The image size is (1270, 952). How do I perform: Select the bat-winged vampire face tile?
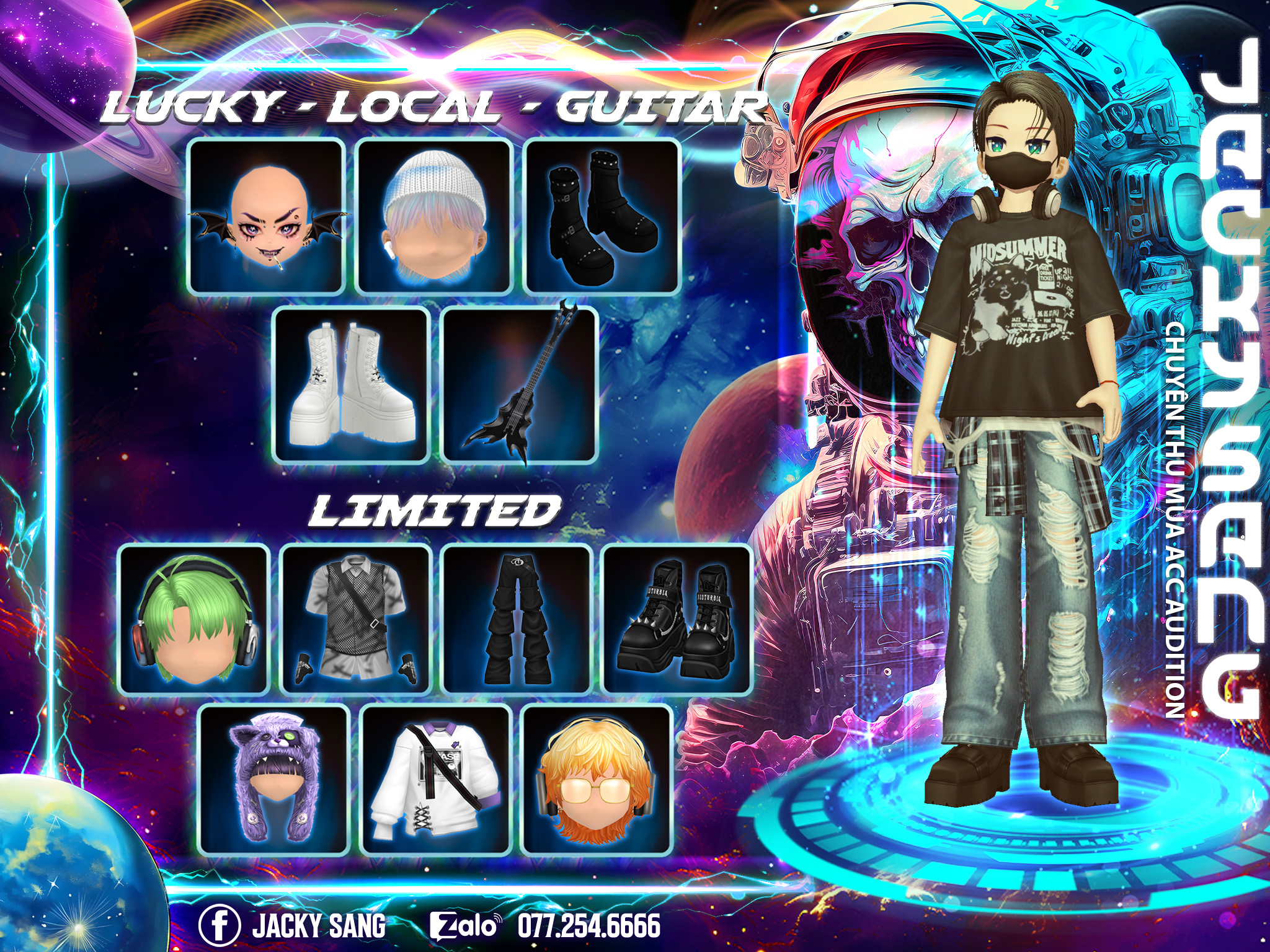[x=267, y=216]
